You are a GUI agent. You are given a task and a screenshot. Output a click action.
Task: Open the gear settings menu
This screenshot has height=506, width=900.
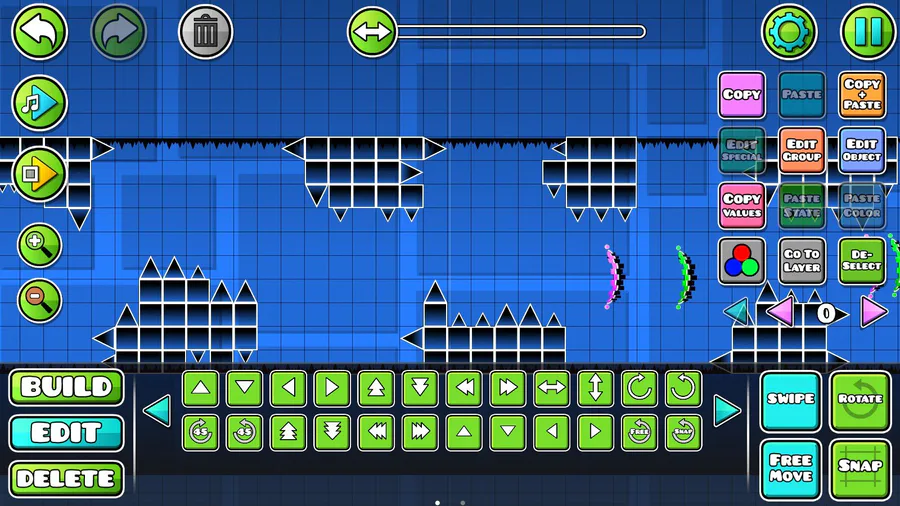(790, 32)
